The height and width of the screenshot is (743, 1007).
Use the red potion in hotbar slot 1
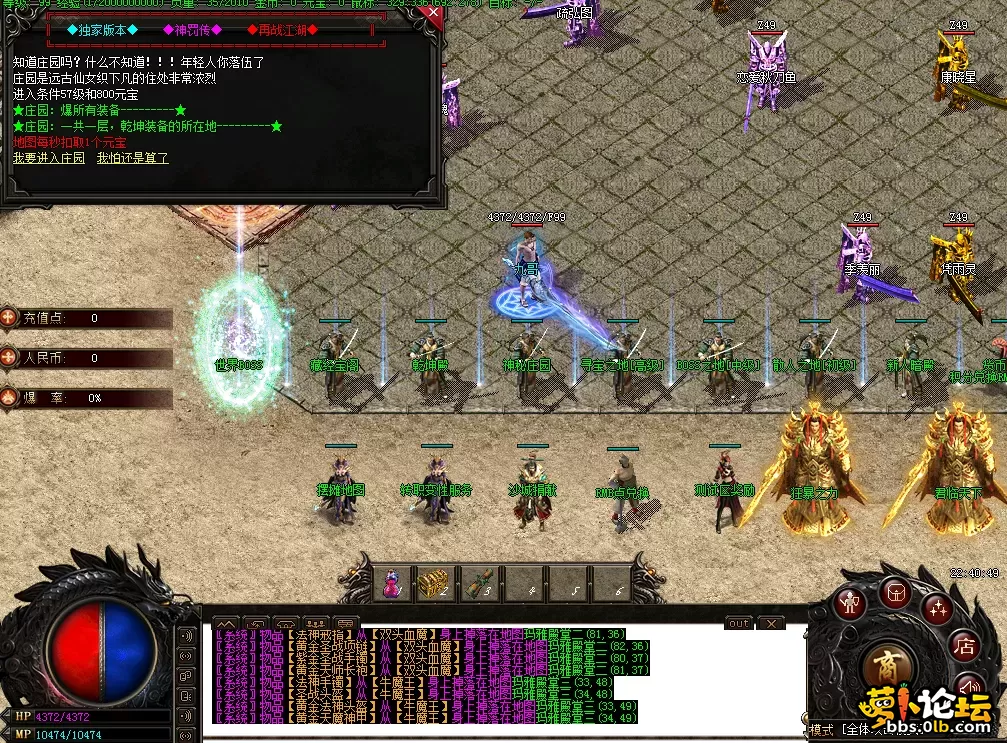[393, 582]
